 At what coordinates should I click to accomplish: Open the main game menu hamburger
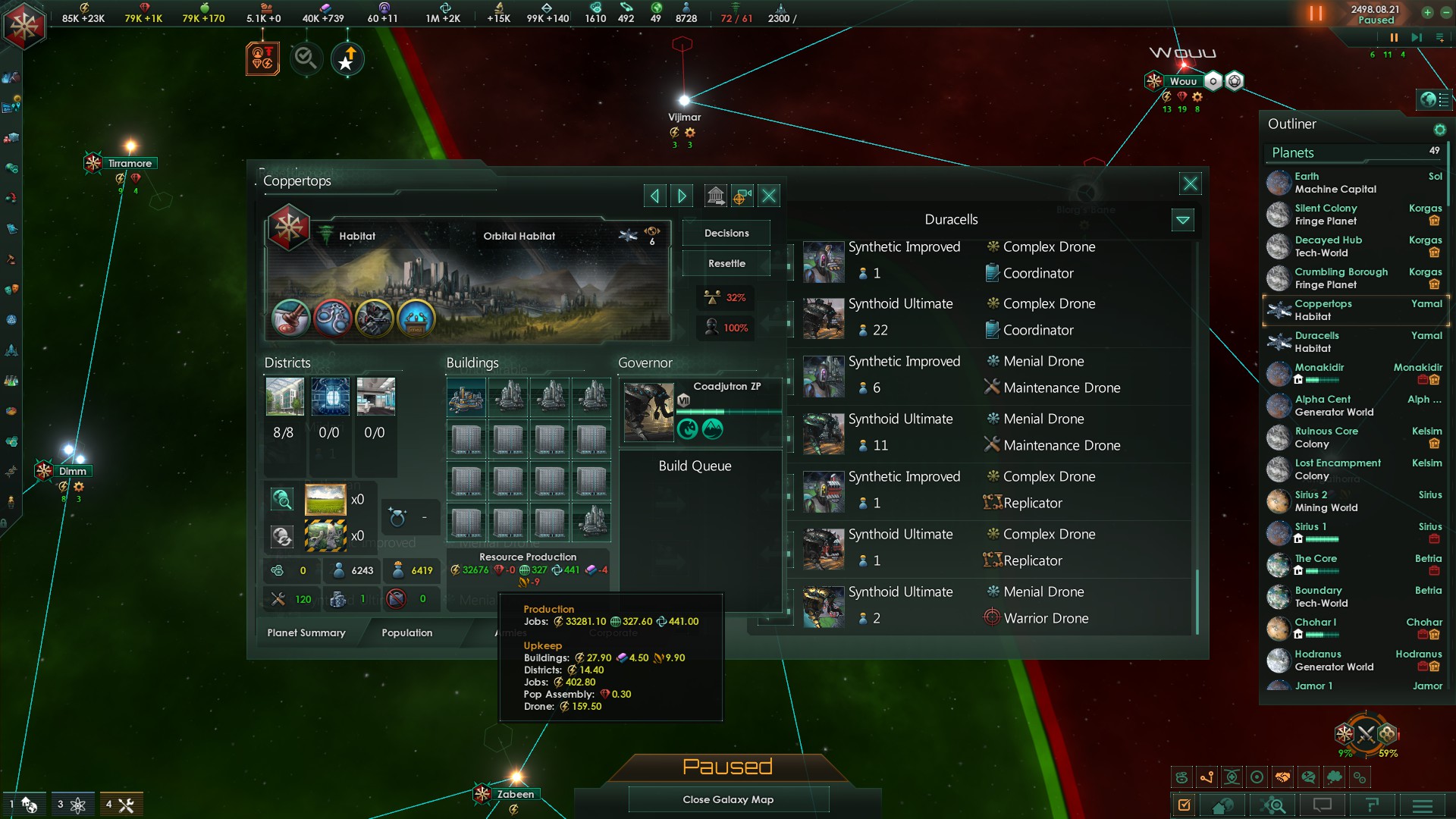click(x=1421, y=805)
